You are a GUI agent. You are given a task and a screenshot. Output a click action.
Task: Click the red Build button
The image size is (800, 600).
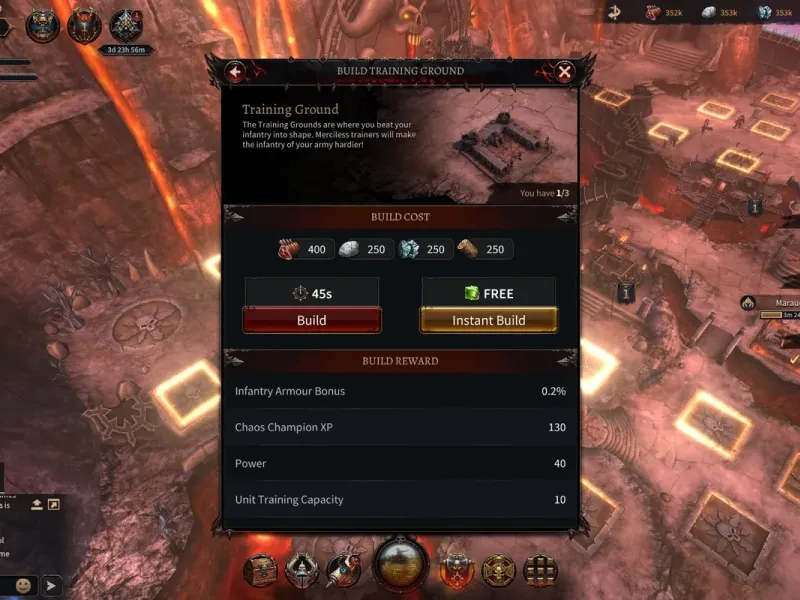311,320
